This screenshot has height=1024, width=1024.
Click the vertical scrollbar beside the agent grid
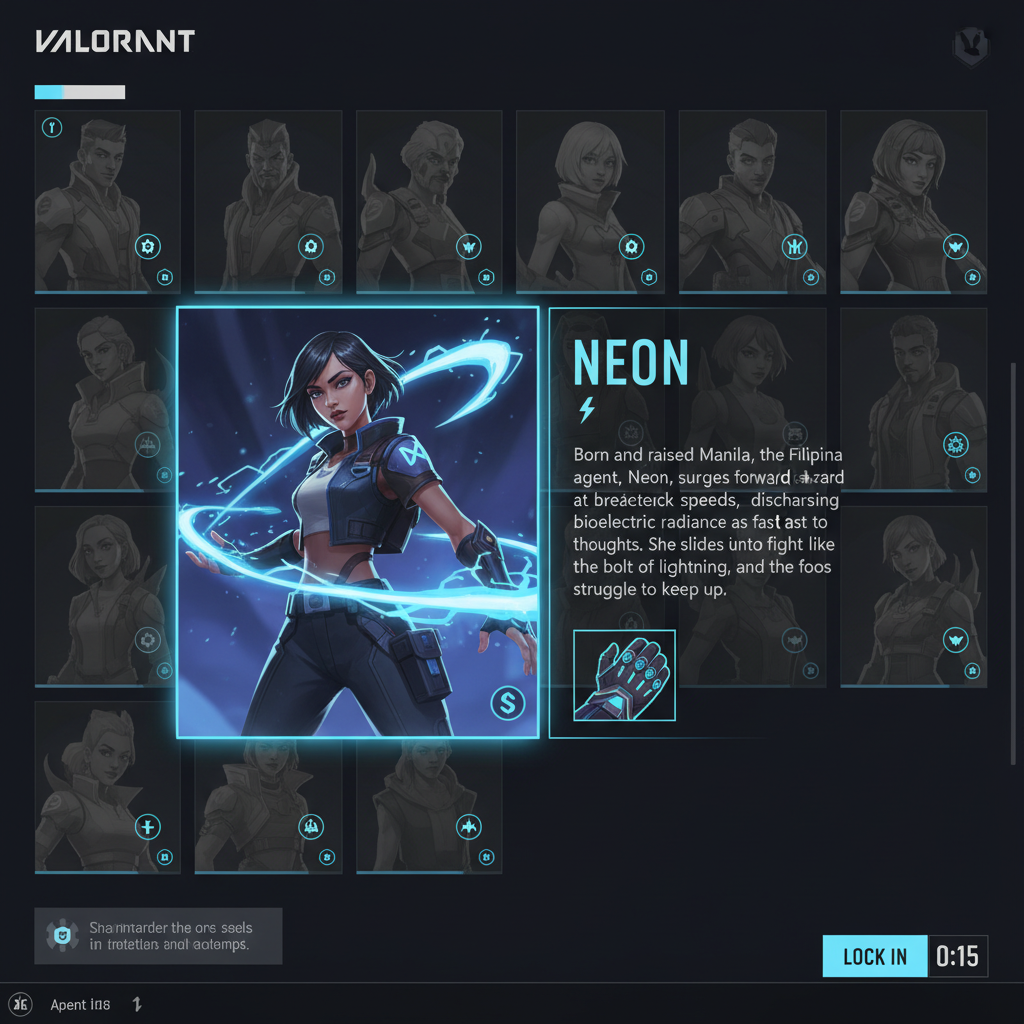(x=1014, y=560)
